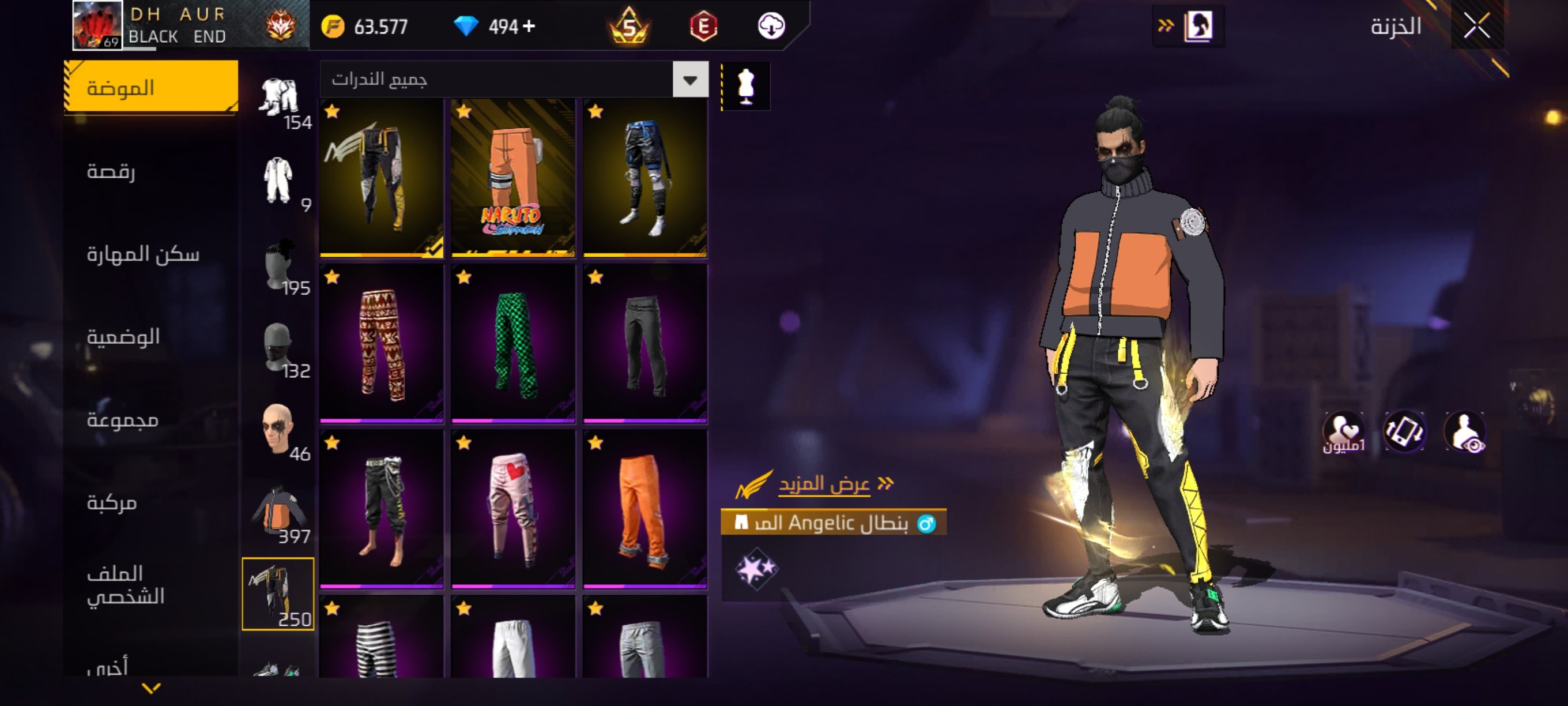Click the Show More link
The width and height of the screenshot is (1568, 706).
(824, 484)
